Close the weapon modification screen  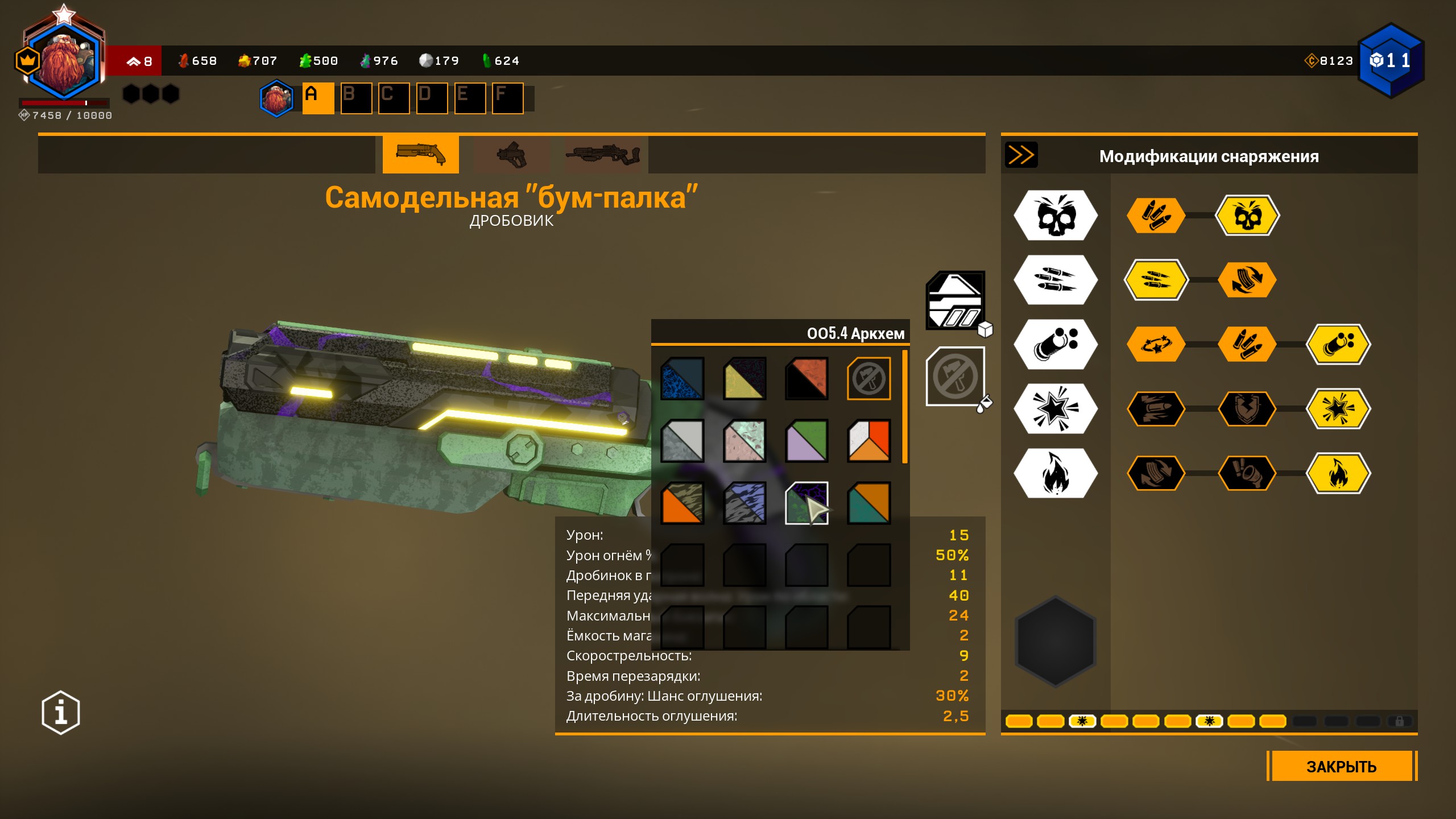click(1341, 766)
